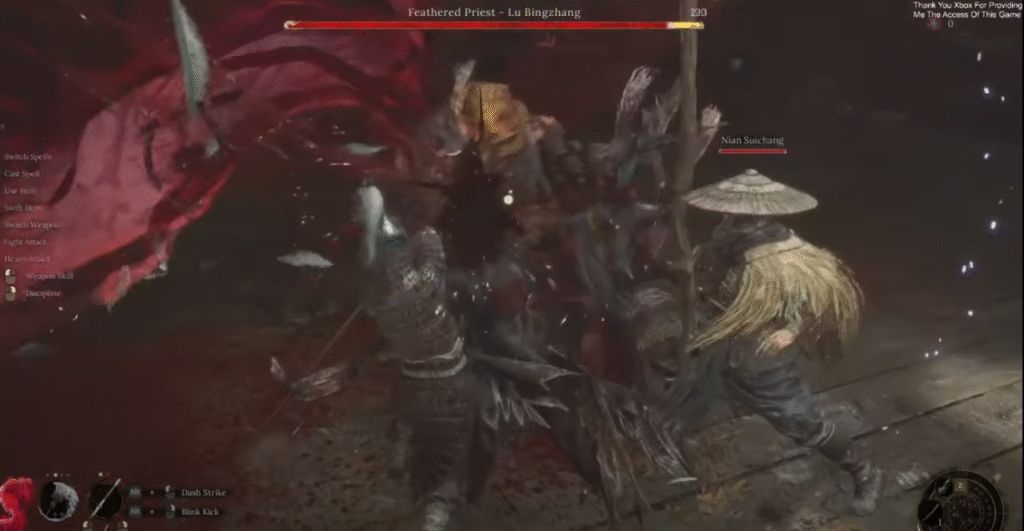Viewport: 1024px width, 531px height.
Task: Select the equipped sword weapon icon
Action: coord(105,498)
